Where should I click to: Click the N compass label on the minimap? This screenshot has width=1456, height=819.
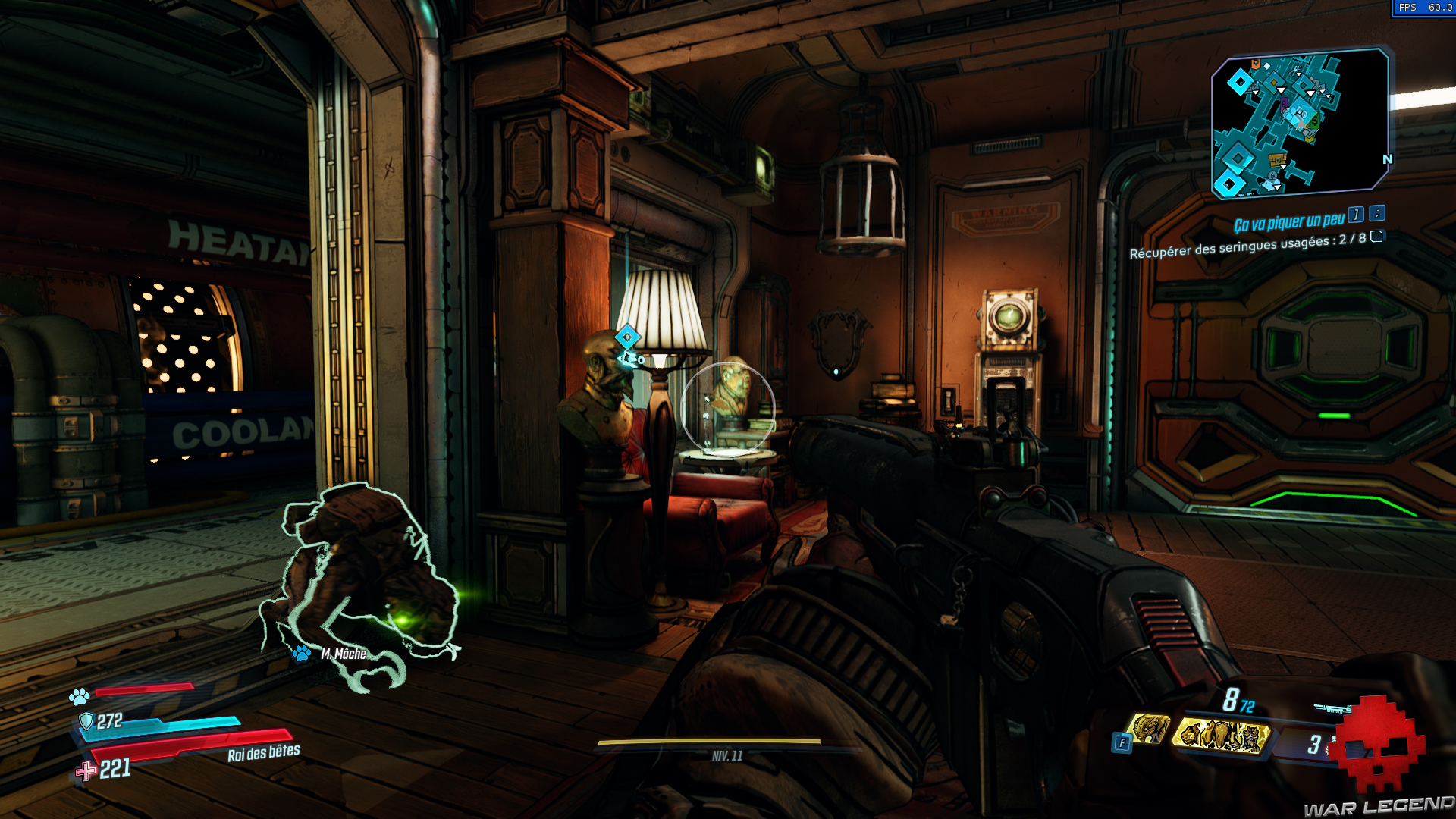[x=1388, y=158]
